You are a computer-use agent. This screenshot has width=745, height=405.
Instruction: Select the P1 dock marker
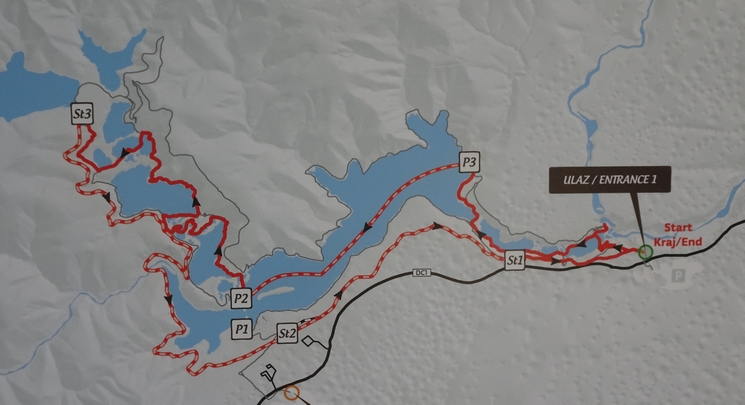tap(240, 327)
